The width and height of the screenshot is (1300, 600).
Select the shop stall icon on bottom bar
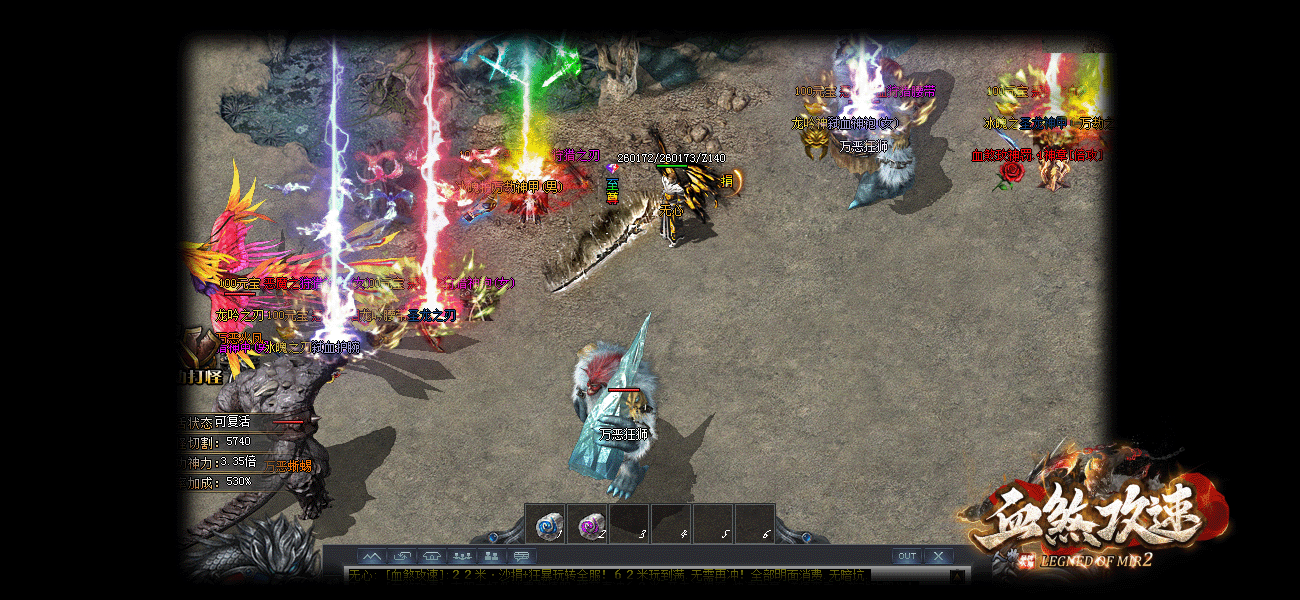tap(432, 556)
